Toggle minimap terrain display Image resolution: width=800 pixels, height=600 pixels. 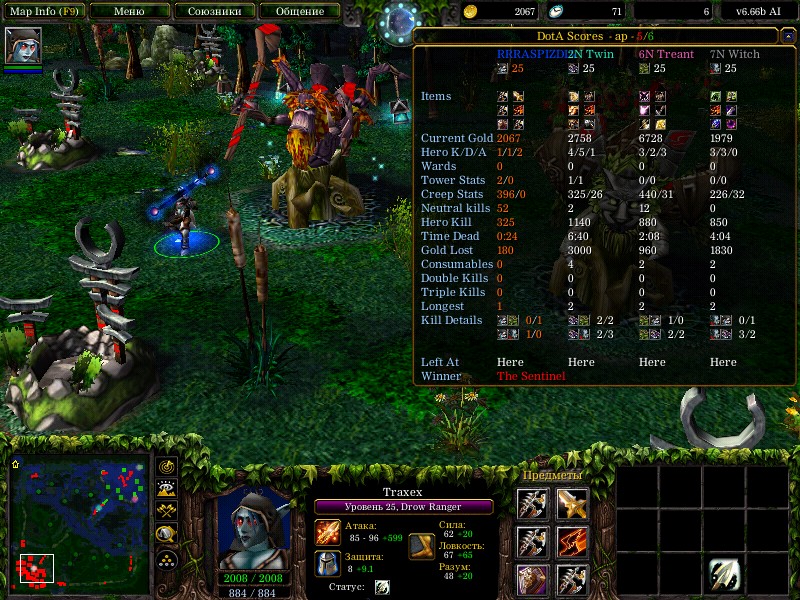pos(166,488)
